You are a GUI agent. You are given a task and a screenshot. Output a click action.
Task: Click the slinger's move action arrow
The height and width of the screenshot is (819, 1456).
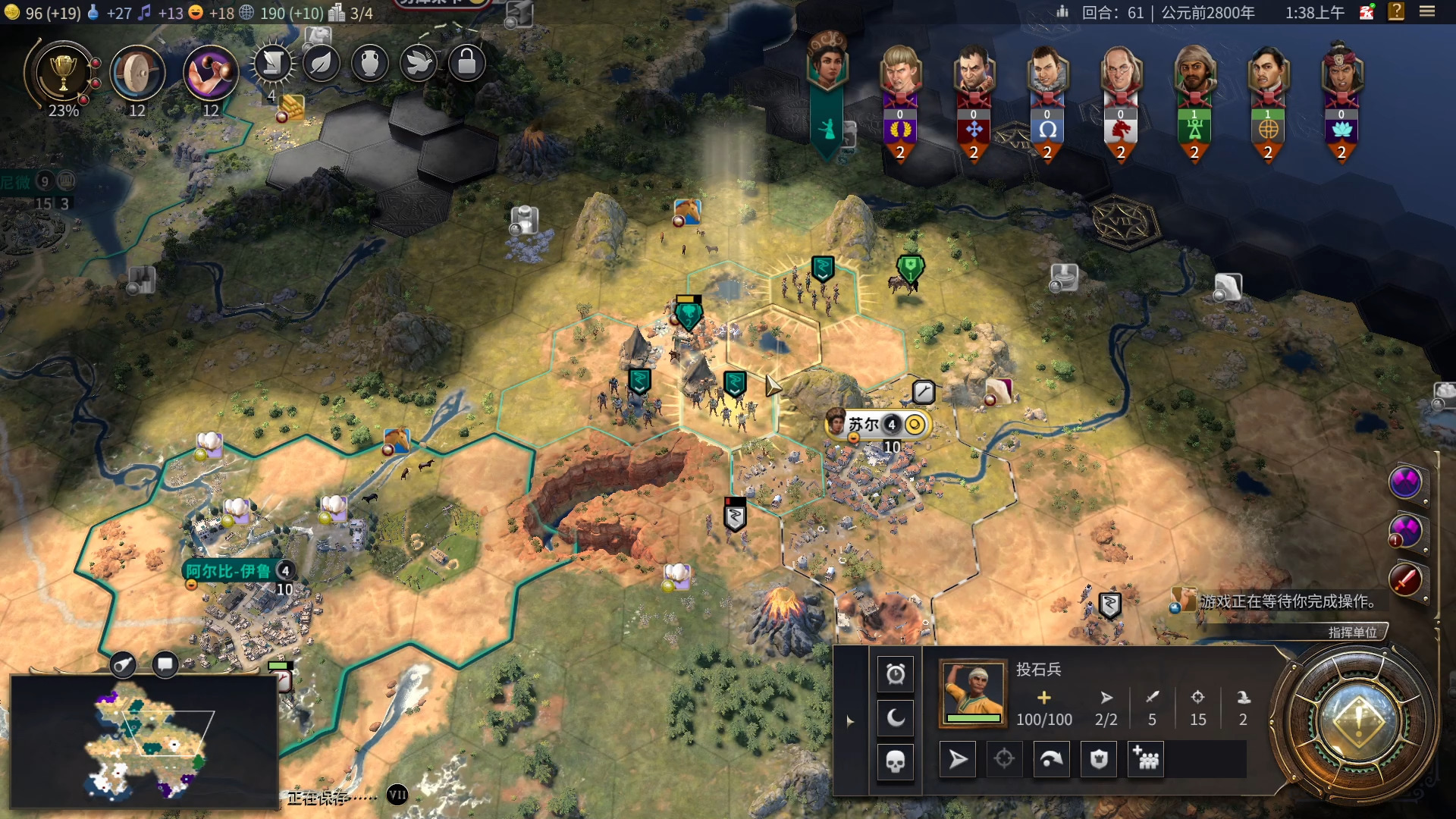click(x=958, y=759)
